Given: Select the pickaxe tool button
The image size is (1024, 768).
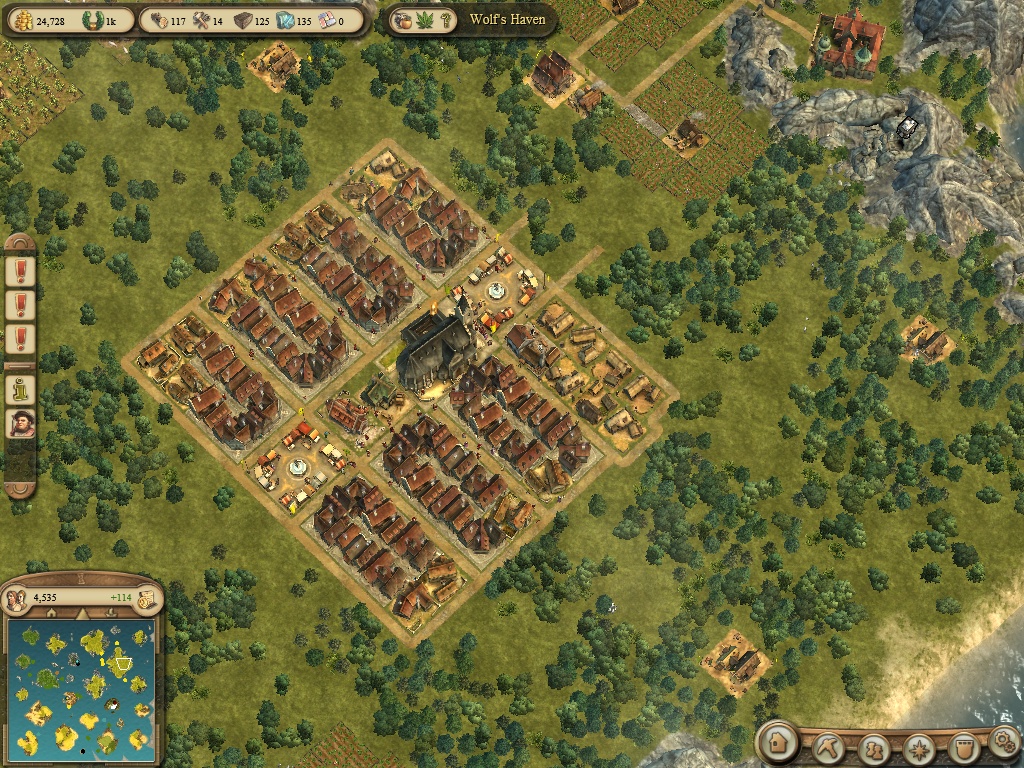Looking at the screenshot, I should pyautogui.click(x=829, y=746).
